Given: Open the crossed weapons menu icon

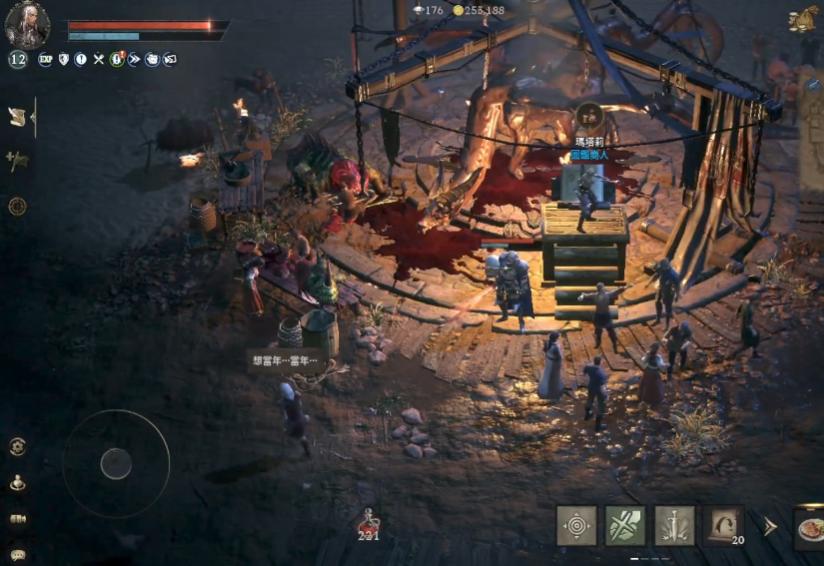Looking at the screenshot, I should click(17, 160).
